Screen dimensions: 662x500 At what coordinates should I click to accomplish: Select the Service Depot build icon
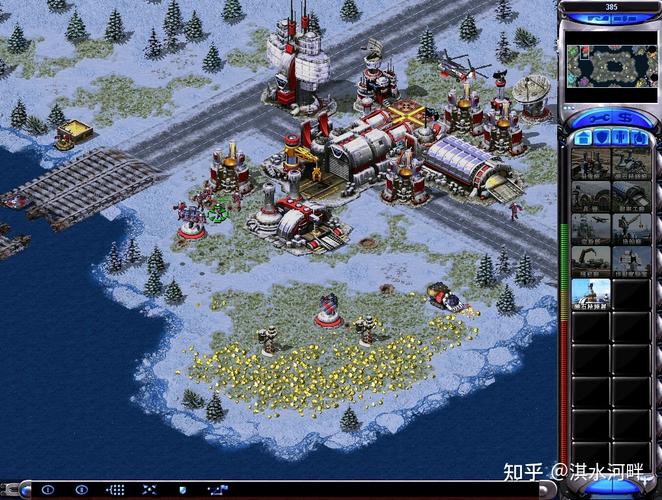(x=590, y=260)
